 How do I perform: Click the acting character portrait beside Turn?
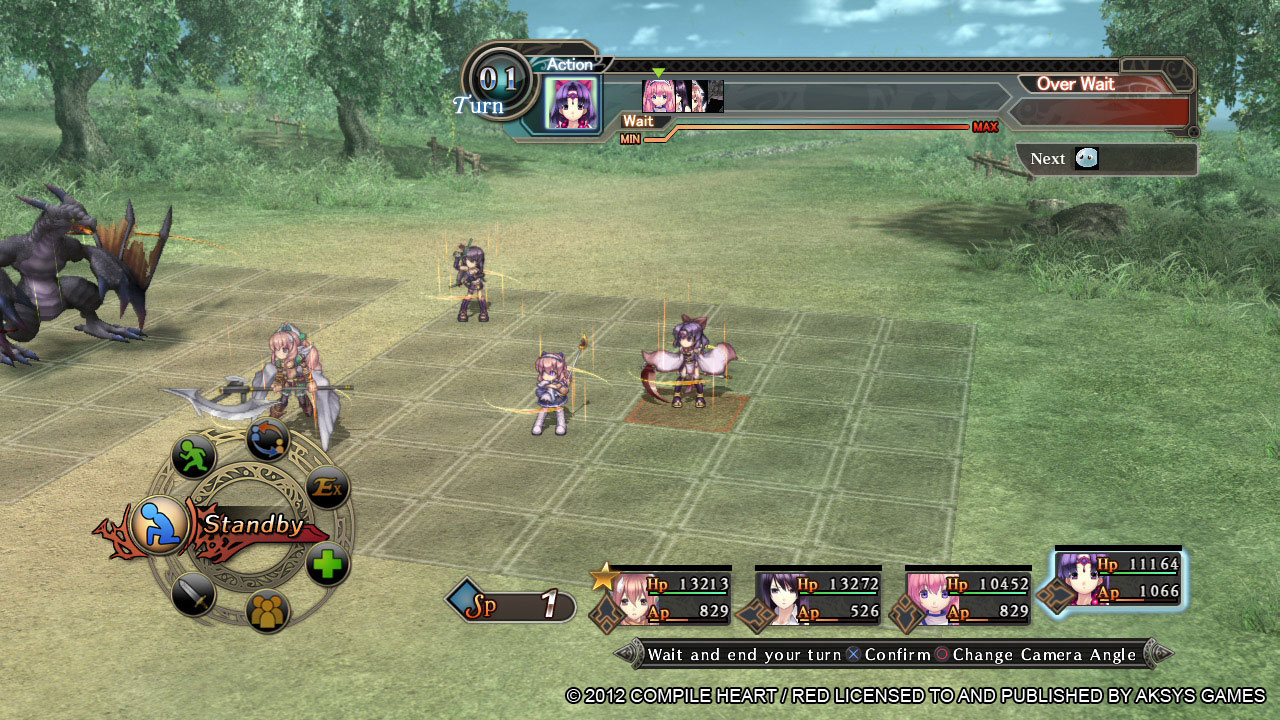pyautogui.click(x=573, y=104)
